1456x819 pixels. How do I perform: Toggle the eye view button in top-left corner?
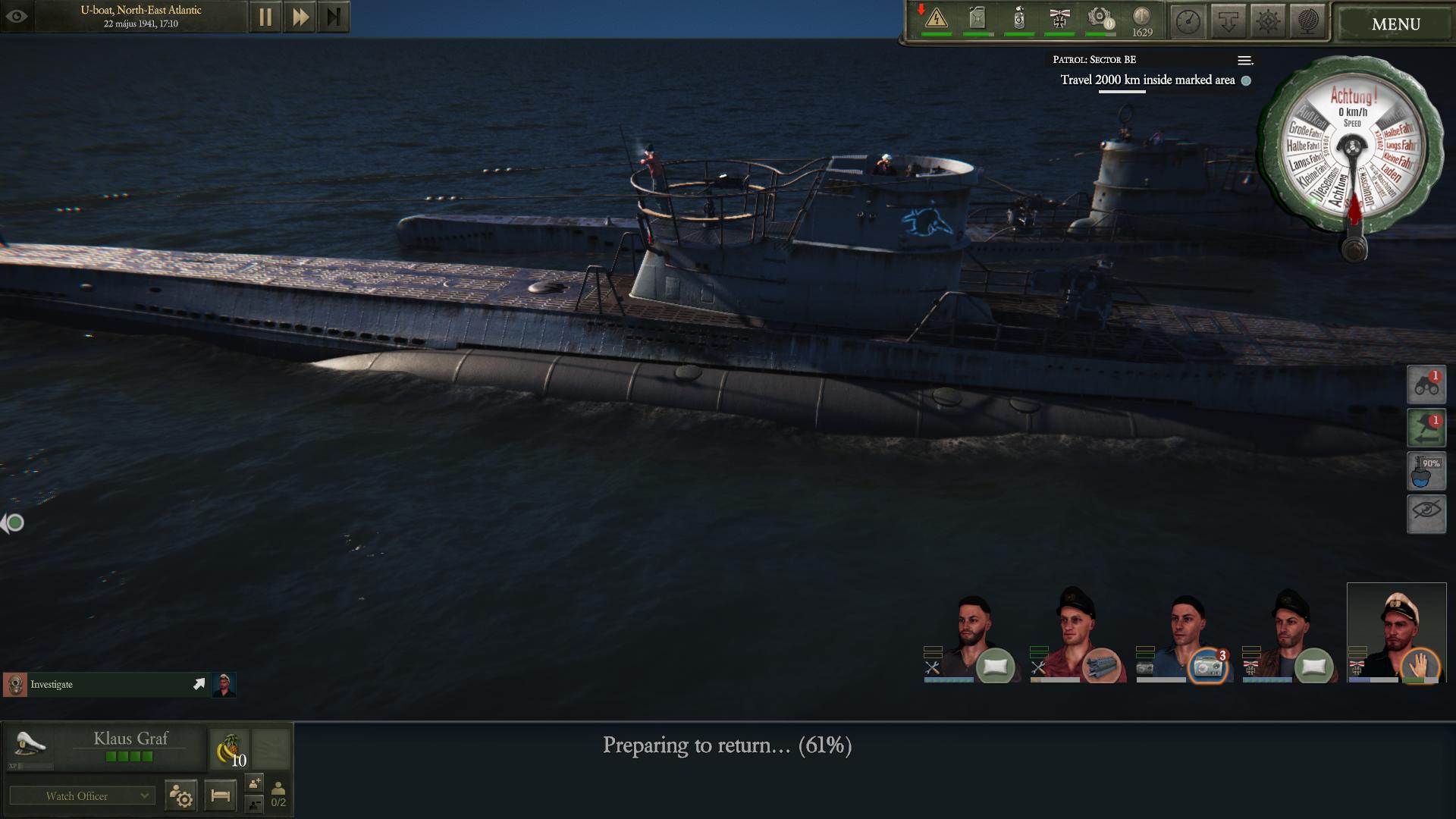coord(17,16)
